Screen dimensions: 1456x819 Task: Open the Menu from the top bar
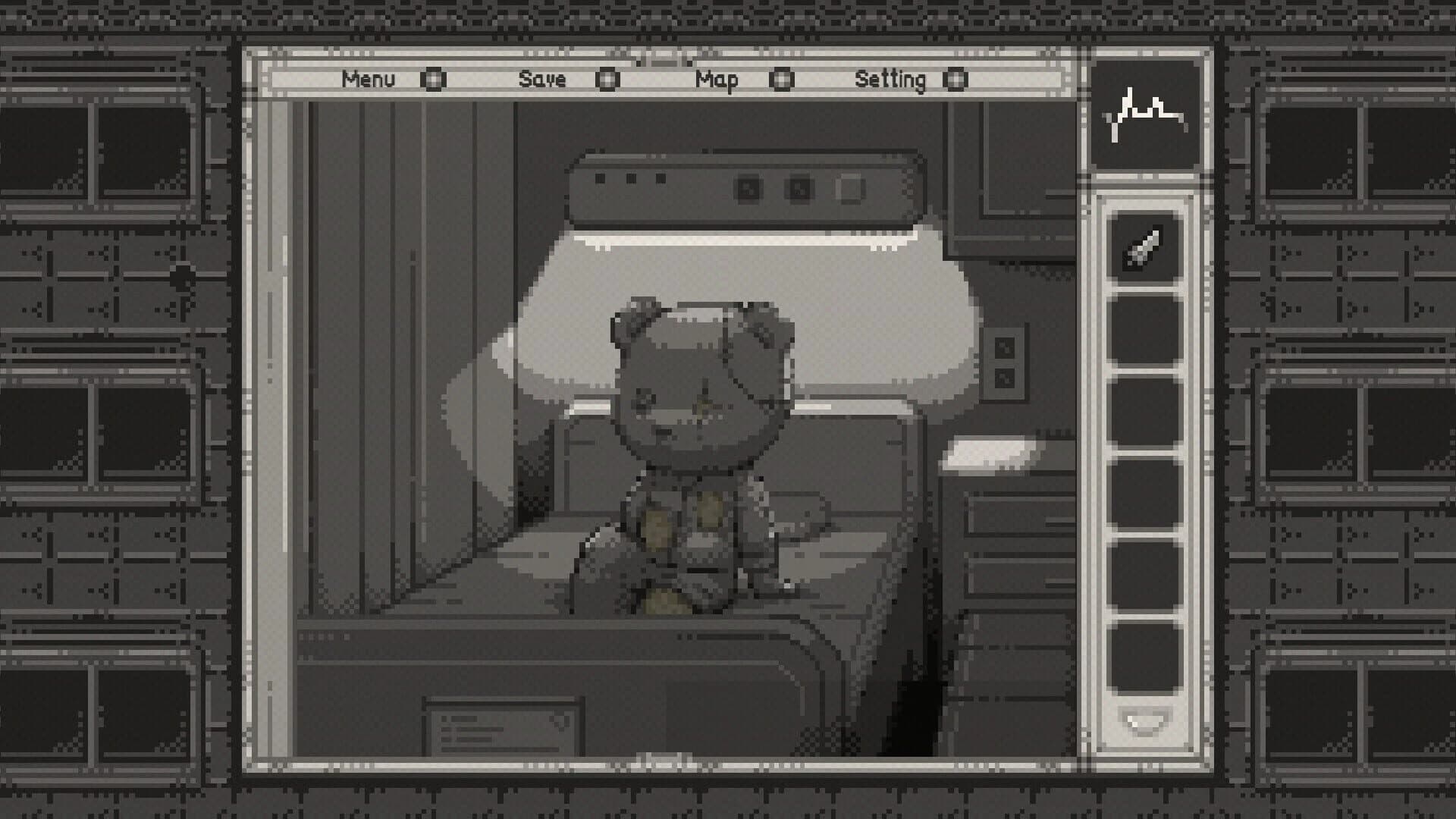(x=369, y=79)
